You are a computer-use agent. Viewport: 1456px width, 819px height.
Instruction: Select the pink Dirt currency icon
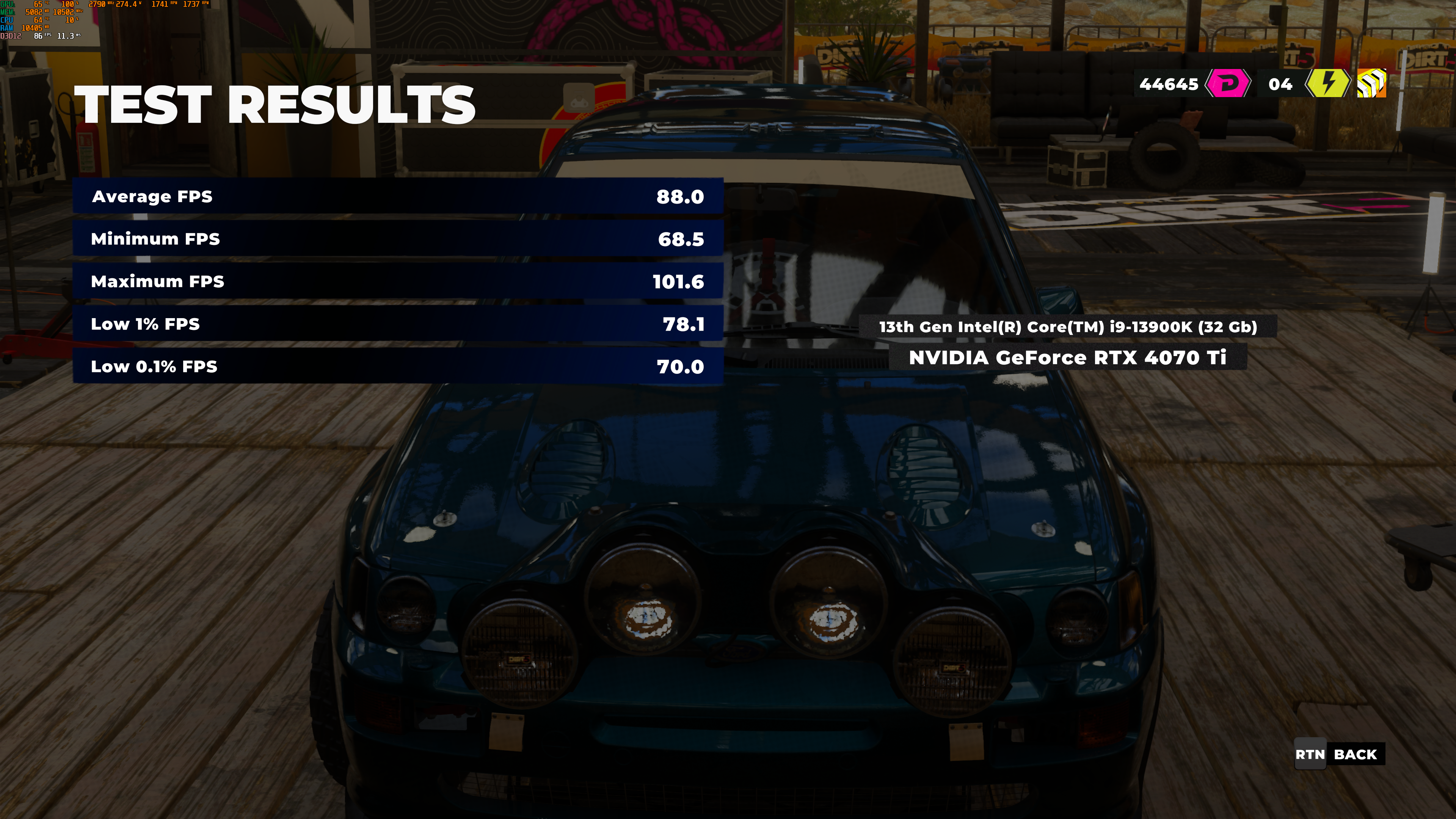pyautogui.click(x=1228, y=84)
